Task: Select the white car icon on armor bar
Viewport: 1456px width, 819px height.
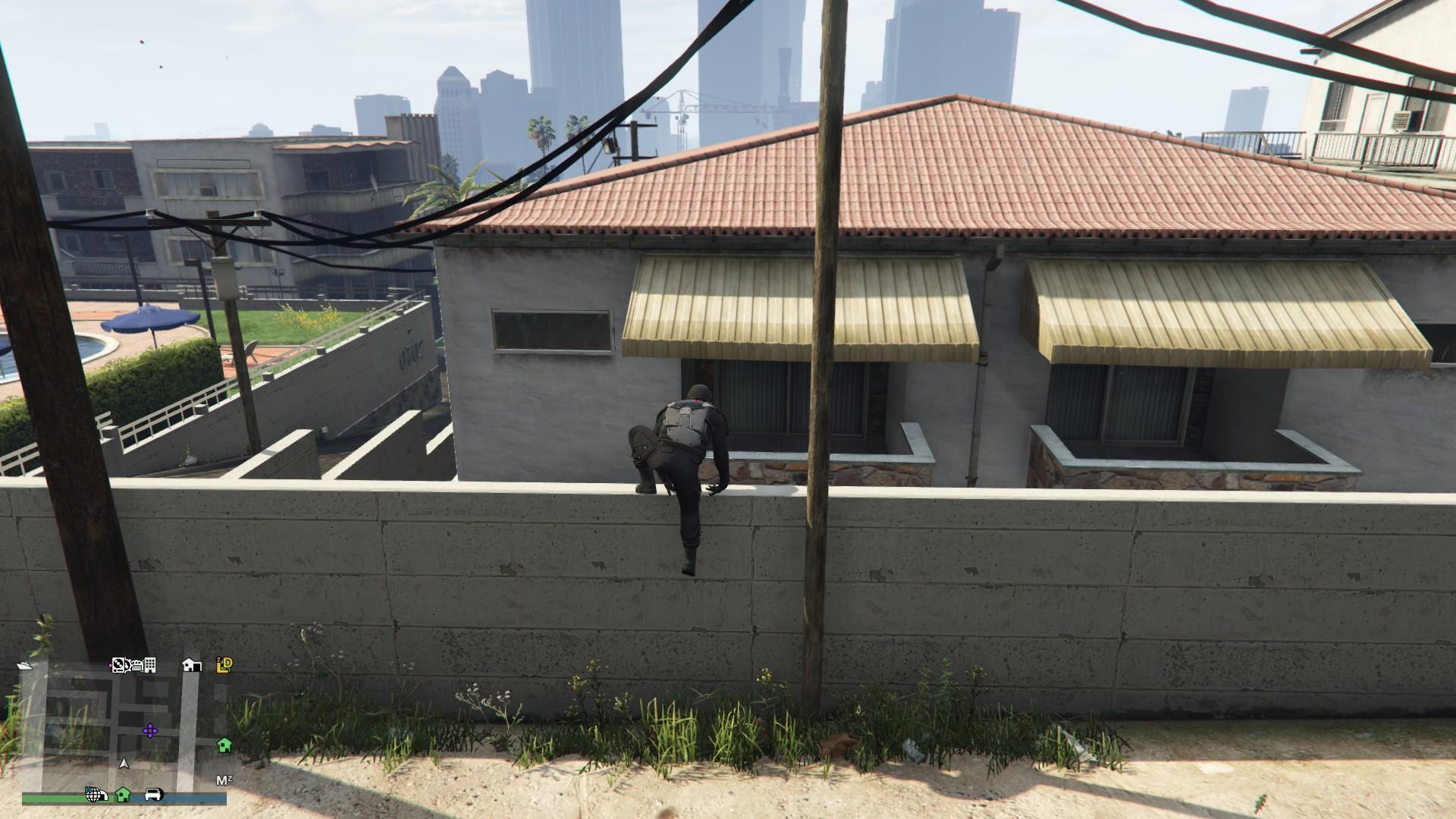Action: [x=155, y=795]
